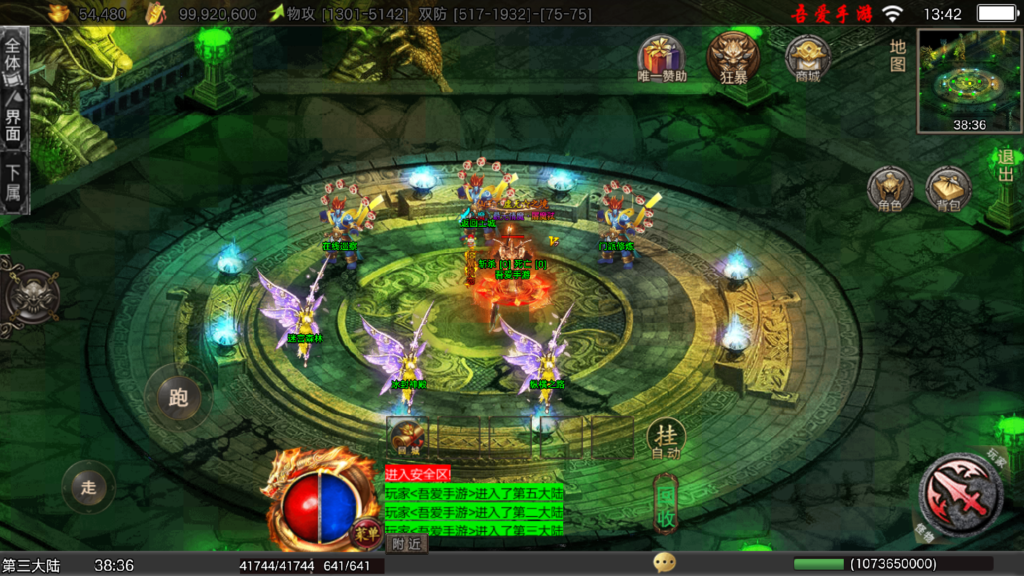
Task: Switch to 跑 run mode
Action: tap(178, 397)
